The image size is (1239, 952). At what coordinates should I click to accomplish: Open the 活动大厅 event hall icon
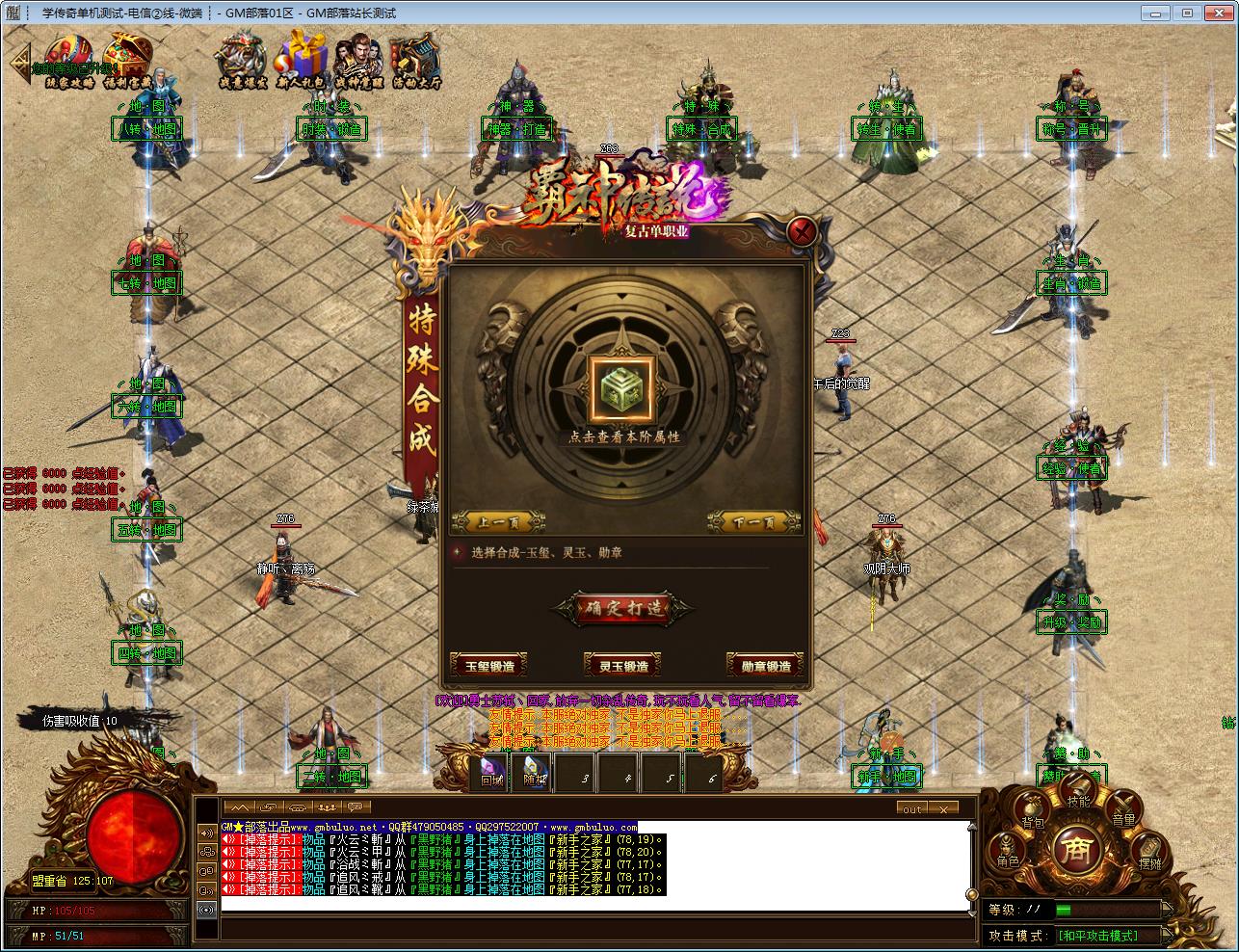pos(415,60)
